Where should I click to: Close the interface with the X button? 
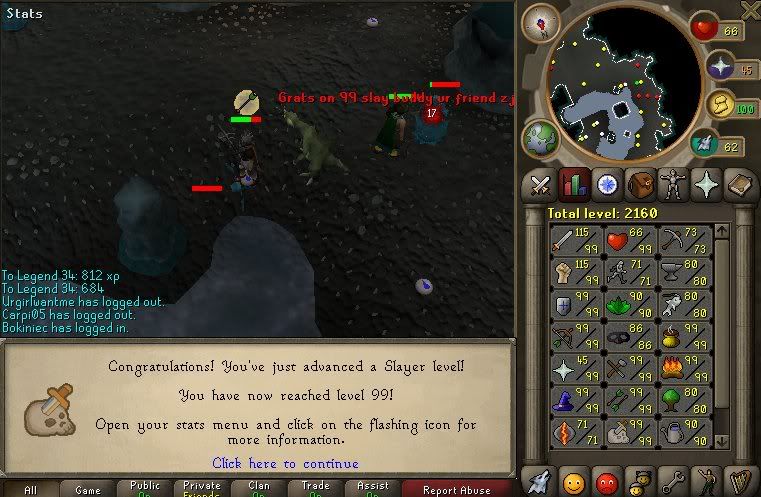[749, 11]
